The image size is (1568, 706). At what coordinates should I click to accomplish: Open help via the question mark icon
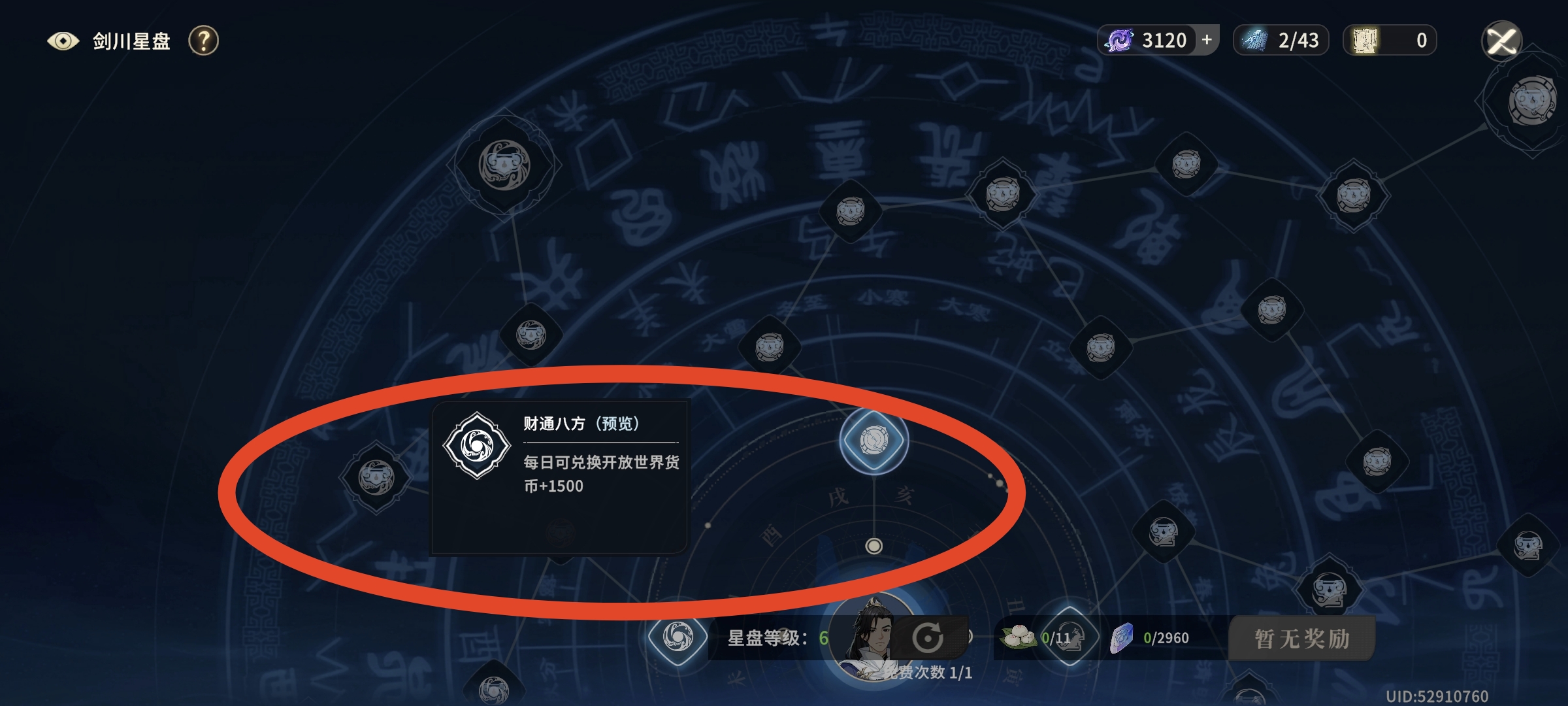tap(203, 41)
